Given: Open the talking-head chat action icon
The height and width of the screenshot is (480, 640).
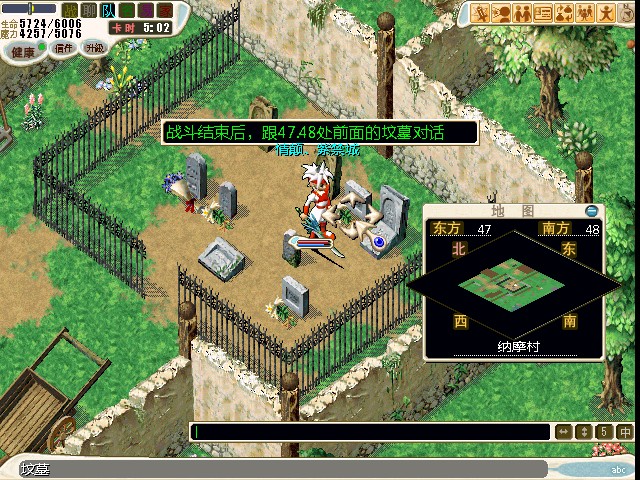Looking at the screenshot, I should 501,13.
